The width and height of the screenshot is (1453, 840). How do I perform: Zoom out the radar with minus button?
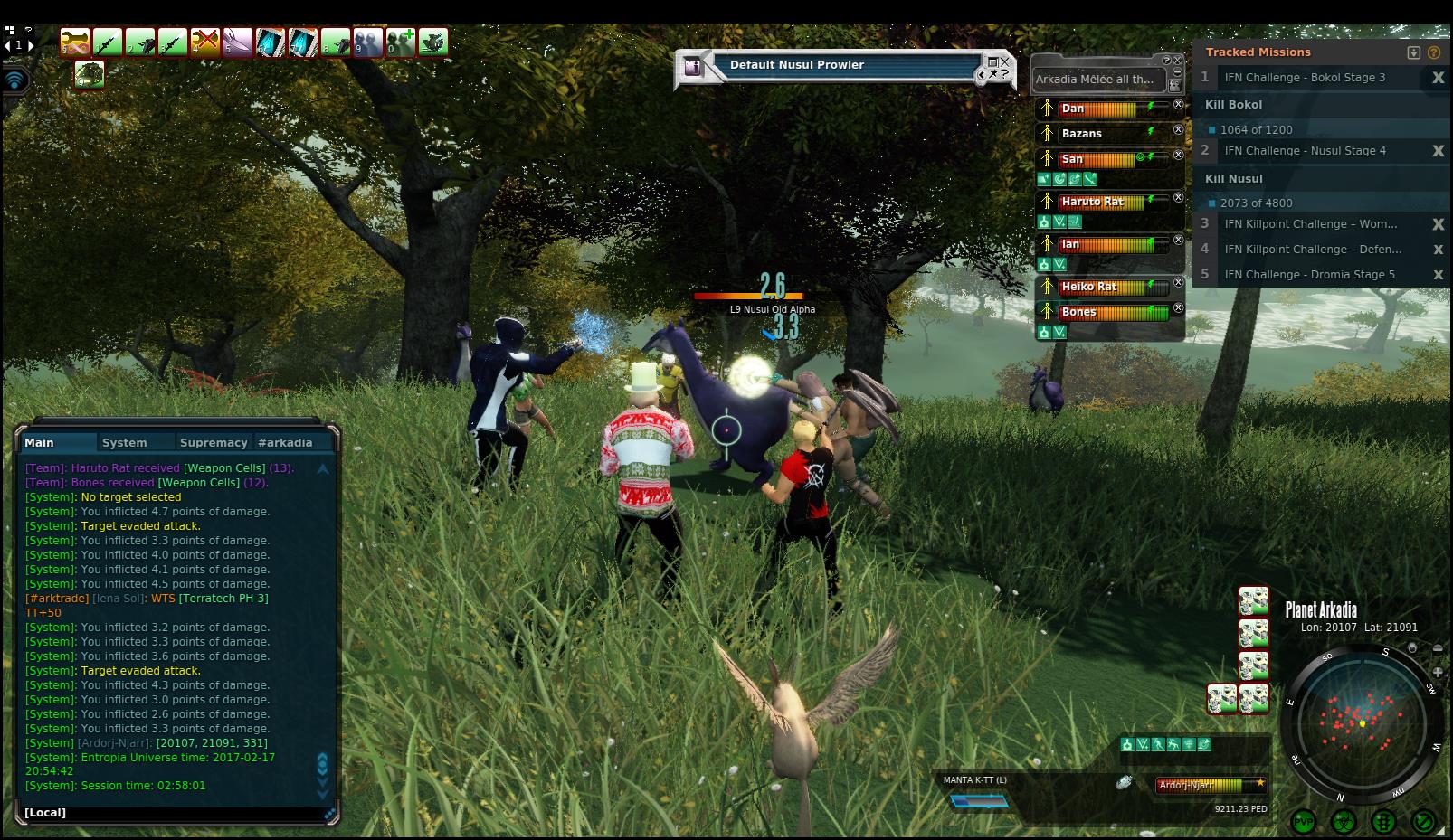pos(1438,648)
